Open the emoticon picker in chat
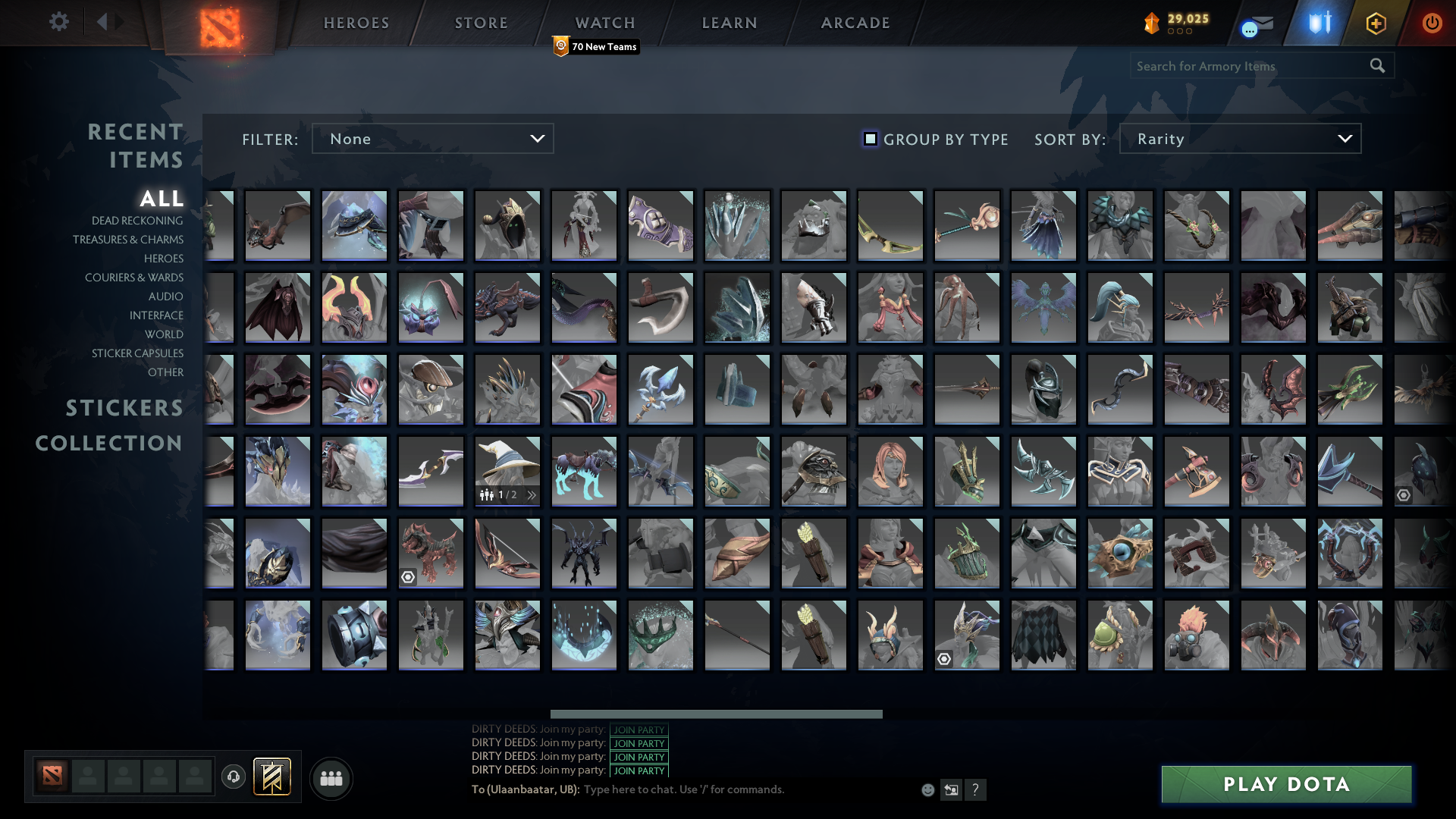The image size is (1456, 819). pos(928,789)
